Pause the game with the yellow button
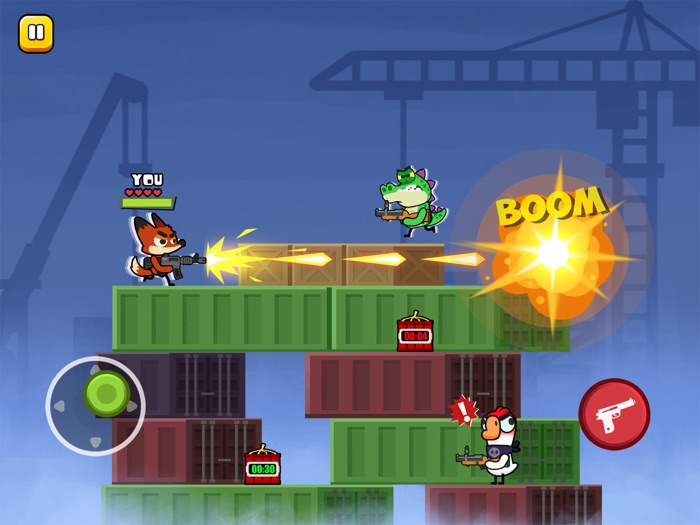Screen dimensions: 700x525 tap(36, 34)
